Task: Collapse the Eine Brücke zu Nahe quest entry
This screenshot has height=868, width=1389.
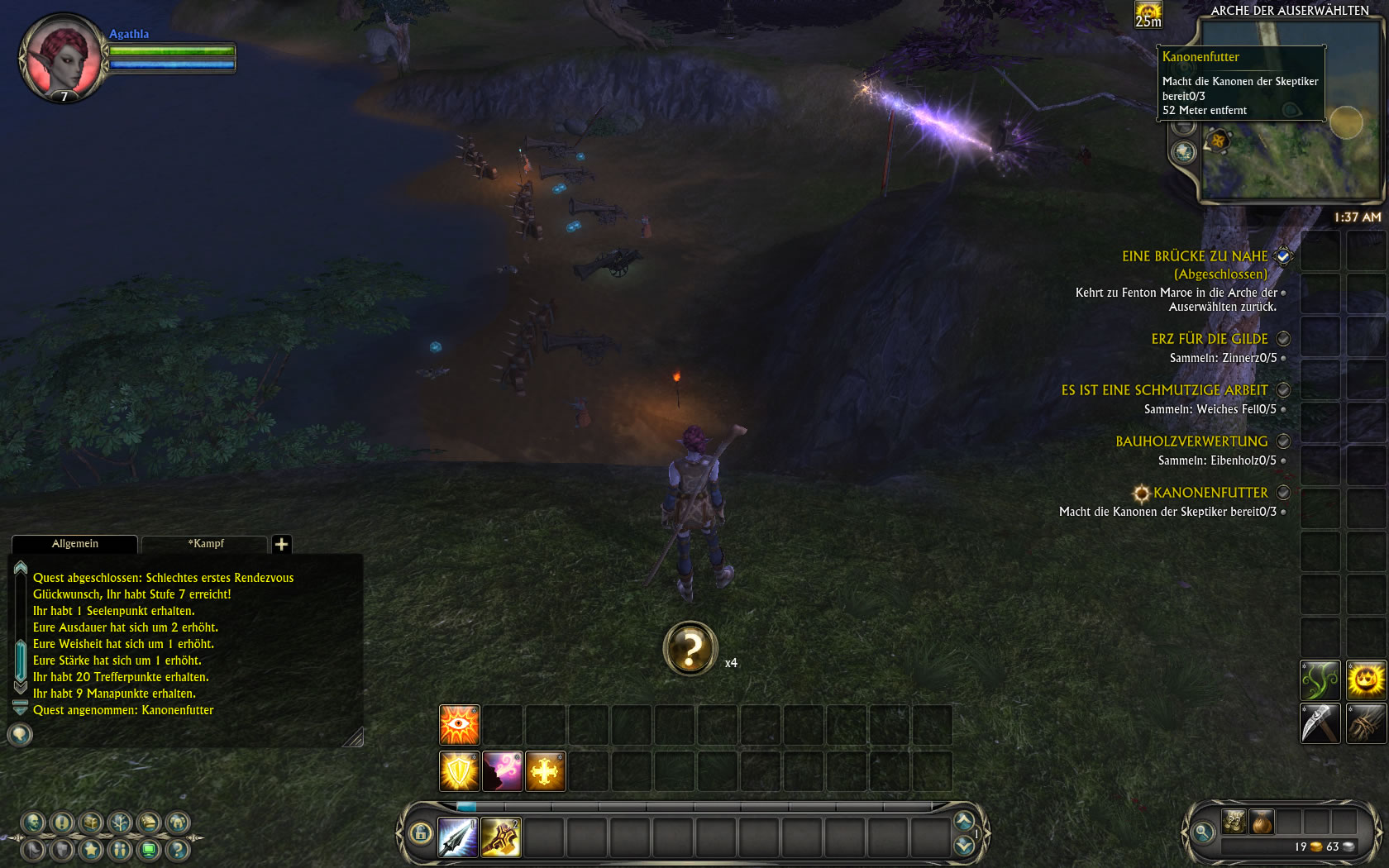Action: 1282,256
